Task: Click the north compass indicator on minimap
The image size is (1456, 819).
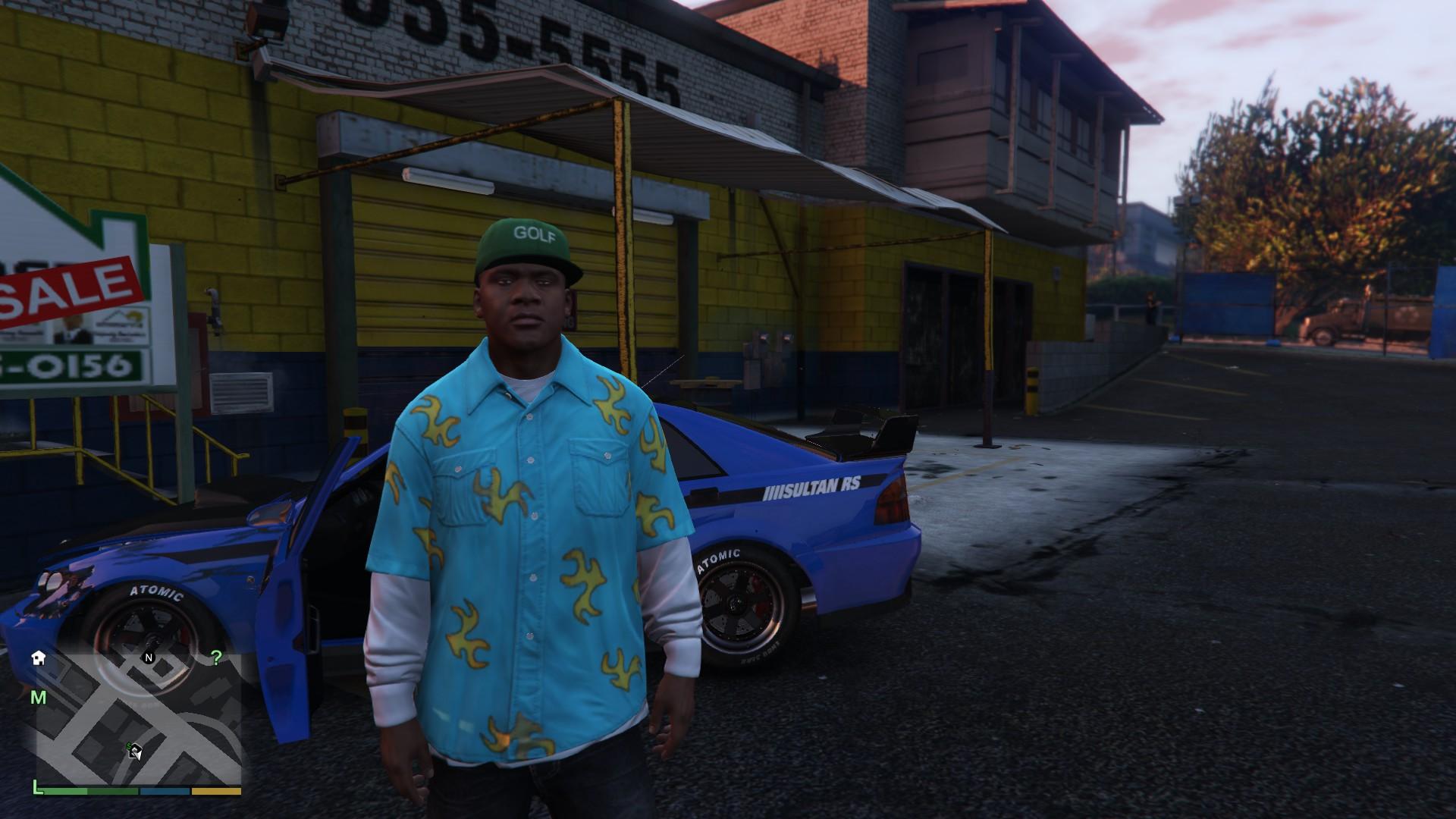Action: point(149,658)
